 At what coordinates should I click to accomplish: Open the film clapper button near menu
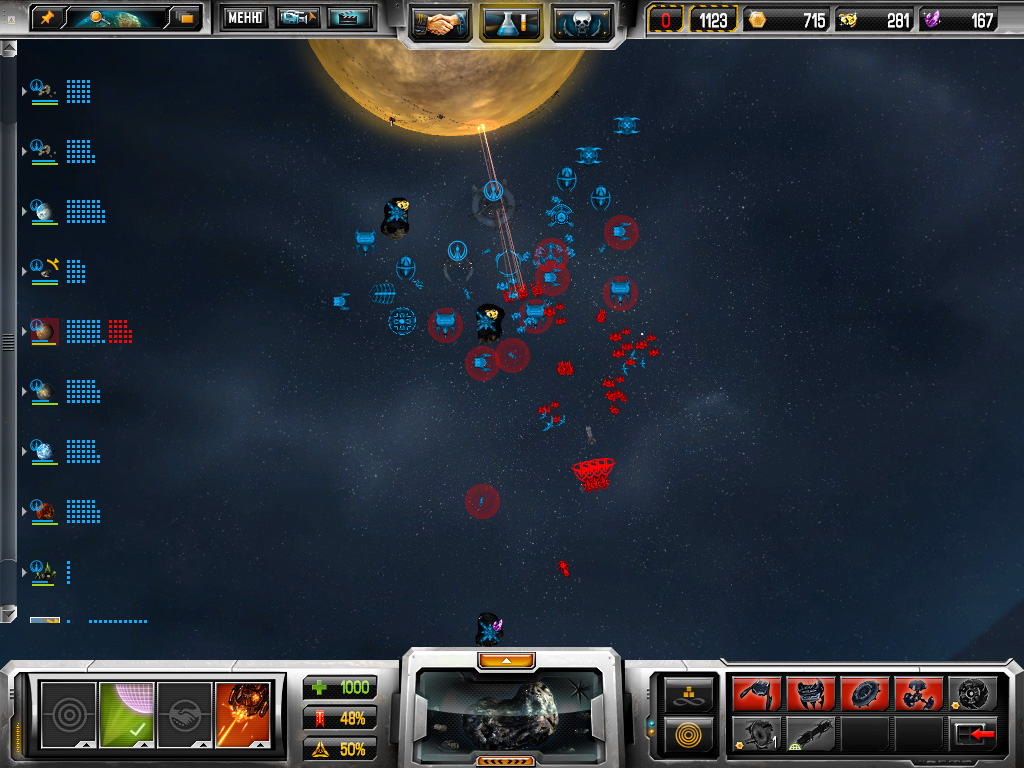pyautogui.click(x=349, y=18)
